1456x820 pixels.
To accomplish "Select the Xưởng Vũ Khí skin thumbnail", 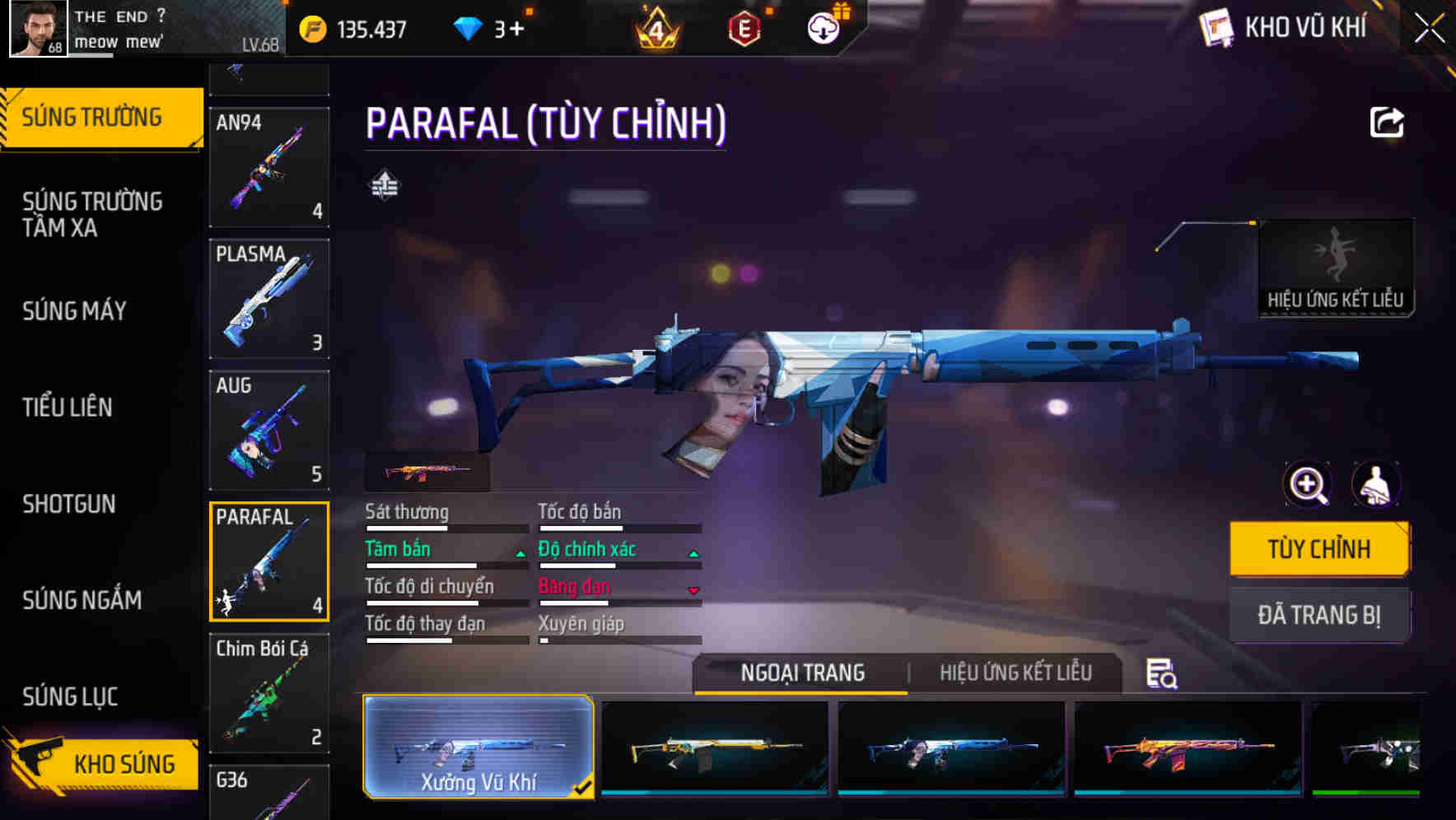I will pyautogui.click(x=478, y=747).
